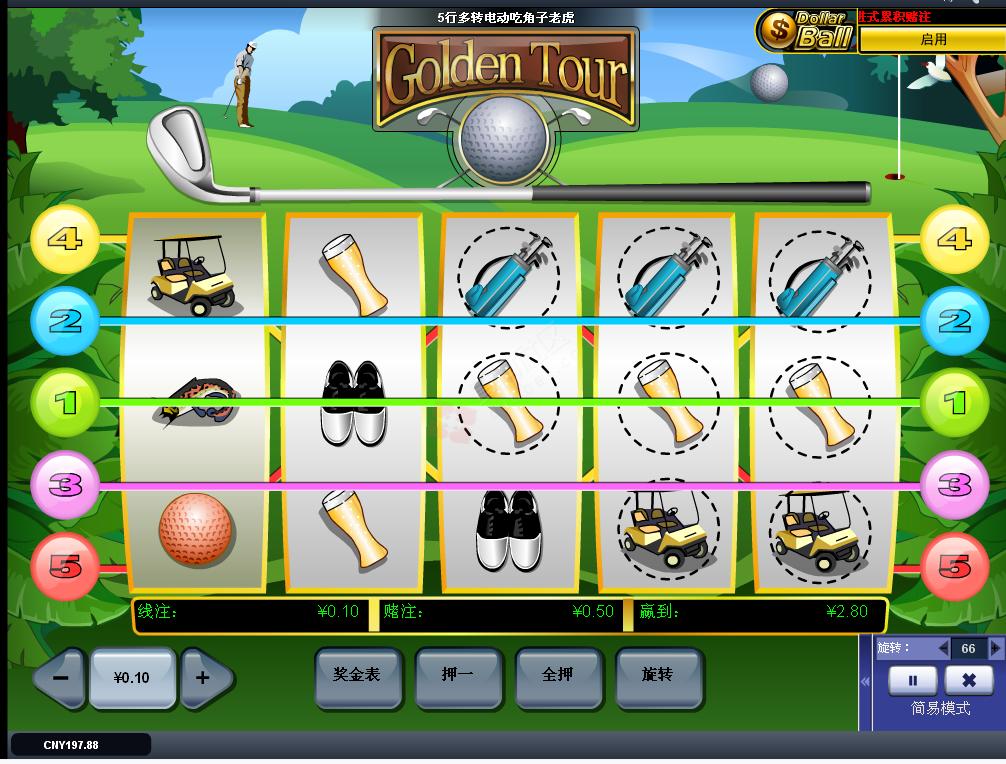Increase line bet with plus arrow
Image resolution: width=1006 pixels, height=764 pixels.
204,678
